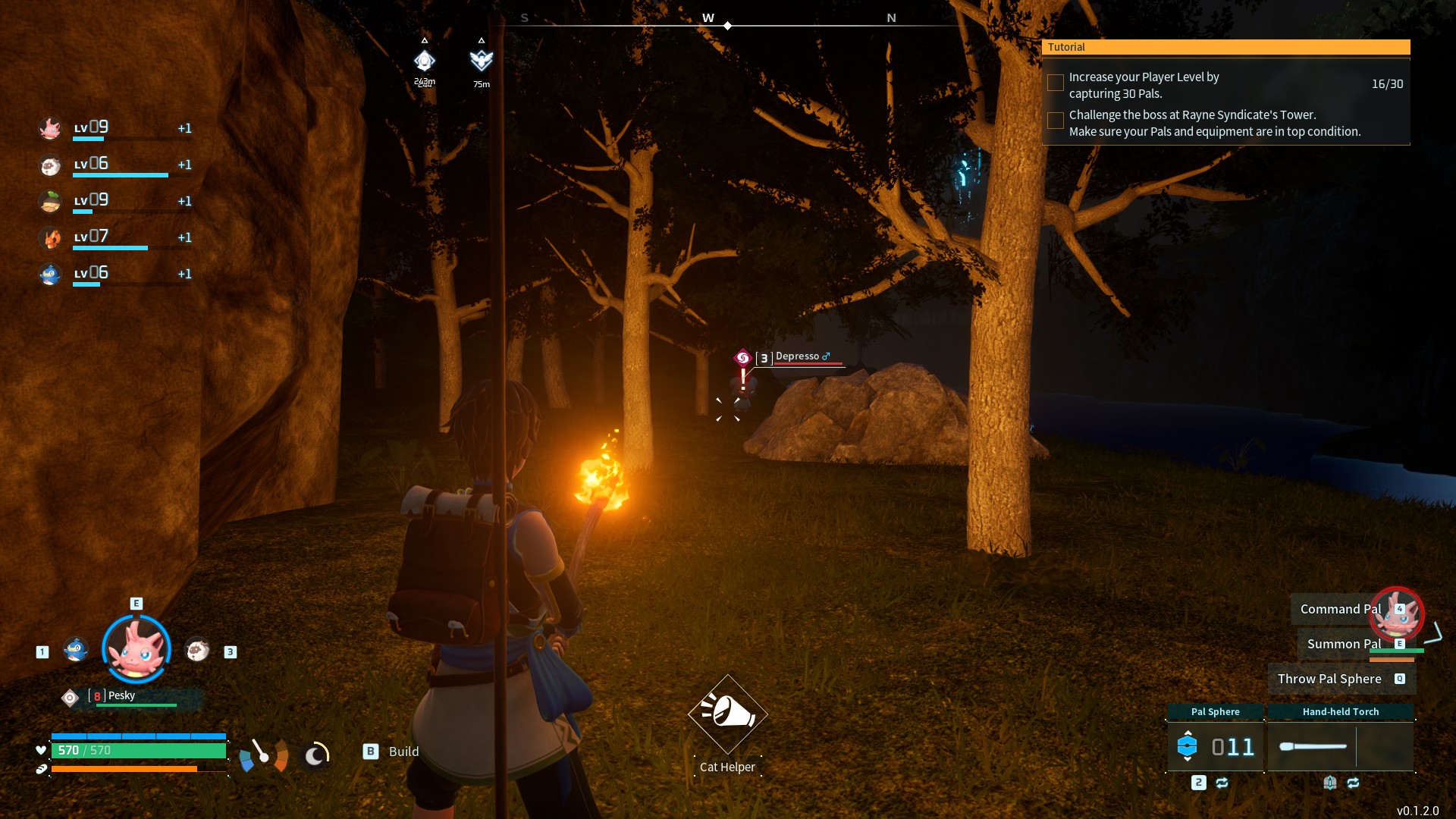This screenshot has height=819, width=1456.
Task: Activate the Cat Helper megaphone icon
Action: [x=727, y=713]
